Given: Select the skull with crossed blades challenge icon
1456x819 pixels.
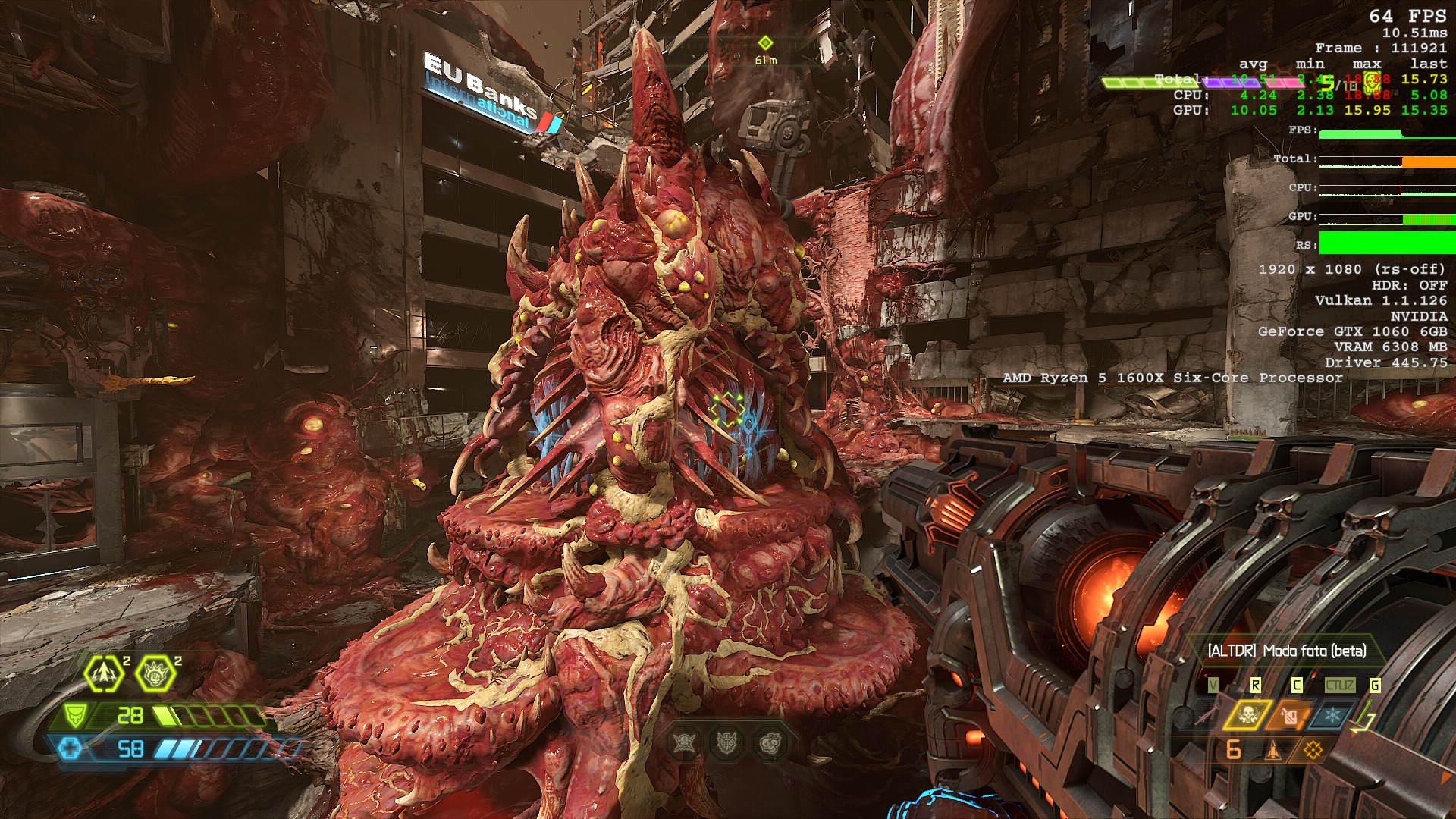Looking at the screenshot, I should click(x=684, y=743).
